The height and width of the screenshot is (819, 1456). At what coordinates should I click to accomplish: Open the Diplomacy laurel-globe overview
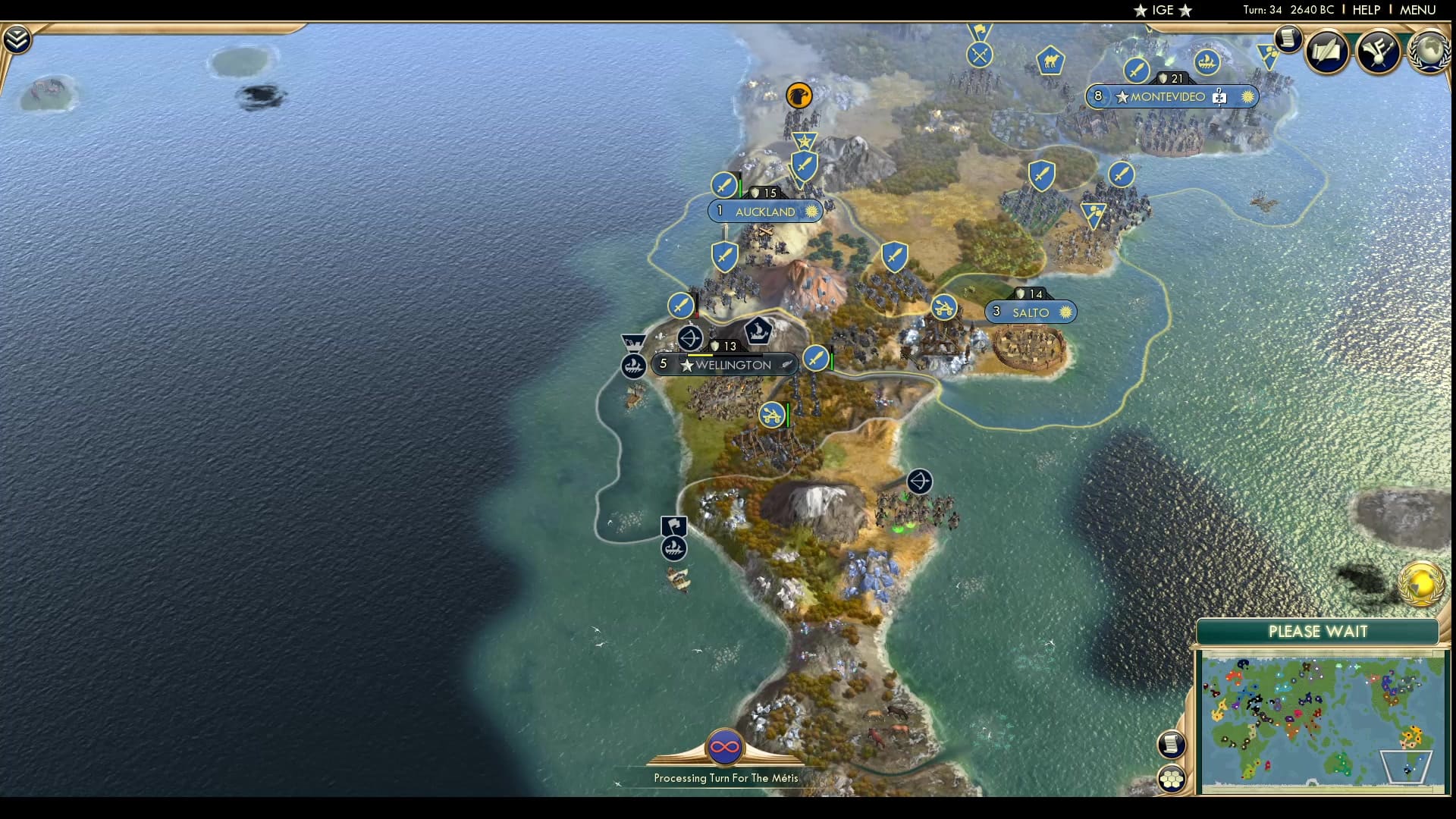1428,52
